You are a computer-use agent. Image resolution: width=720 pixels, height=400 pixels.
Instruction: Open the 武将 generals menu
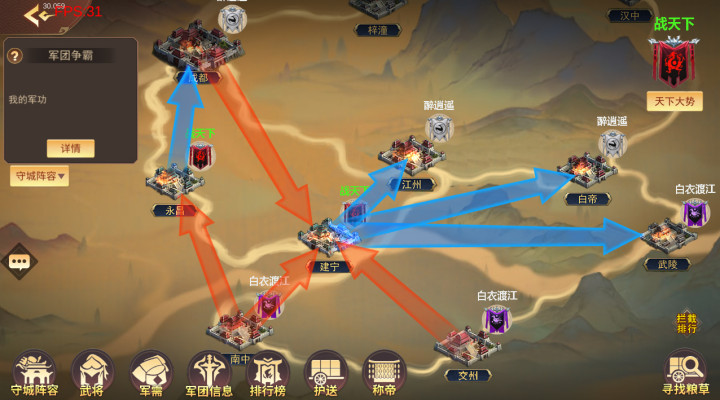coord(92,372)
